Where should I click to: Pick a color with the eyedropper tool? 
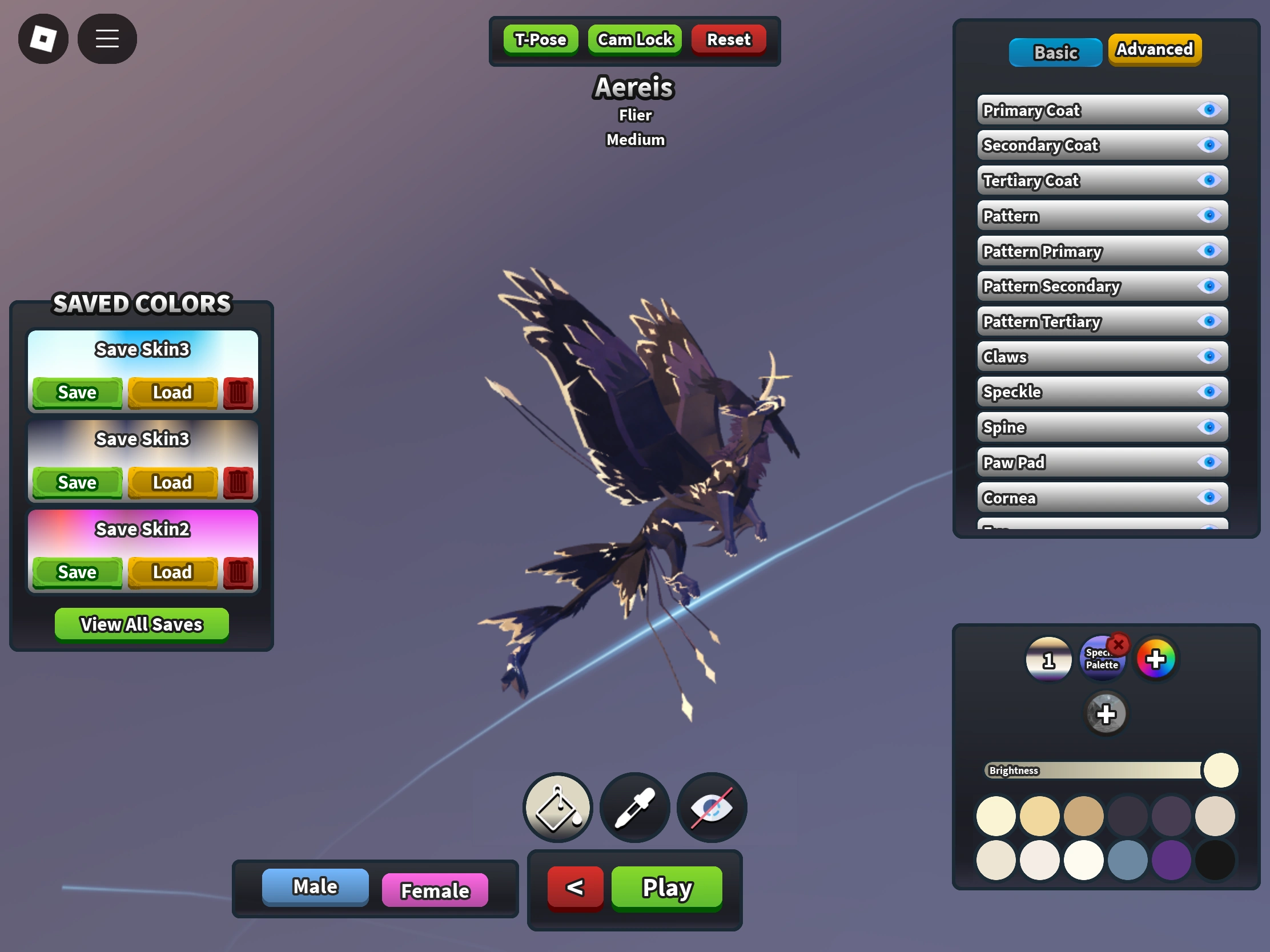tap(634, 808)
